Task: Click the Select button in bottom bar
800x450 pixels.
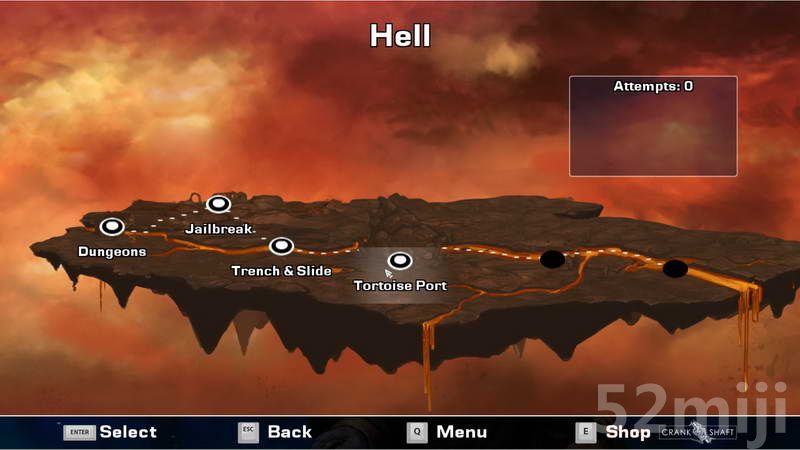Action: (x=111, y=432)
